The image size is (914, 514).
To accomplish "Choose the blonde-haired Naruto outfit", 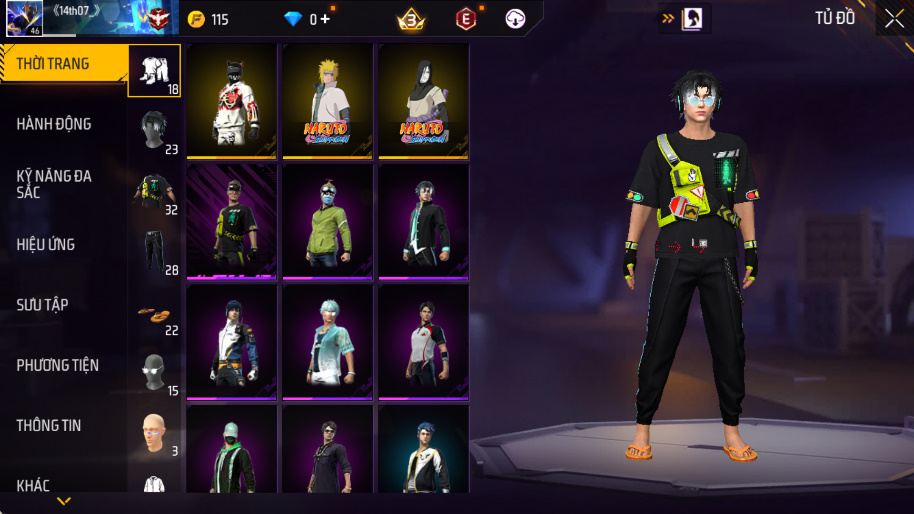I will (x=327, y=100).
